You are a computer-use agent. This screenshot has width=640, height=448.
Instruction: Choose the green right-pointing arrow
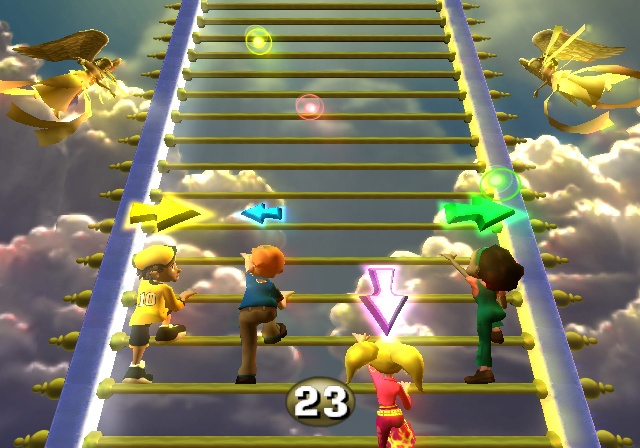pyautogui.click(x=477, y=212)
